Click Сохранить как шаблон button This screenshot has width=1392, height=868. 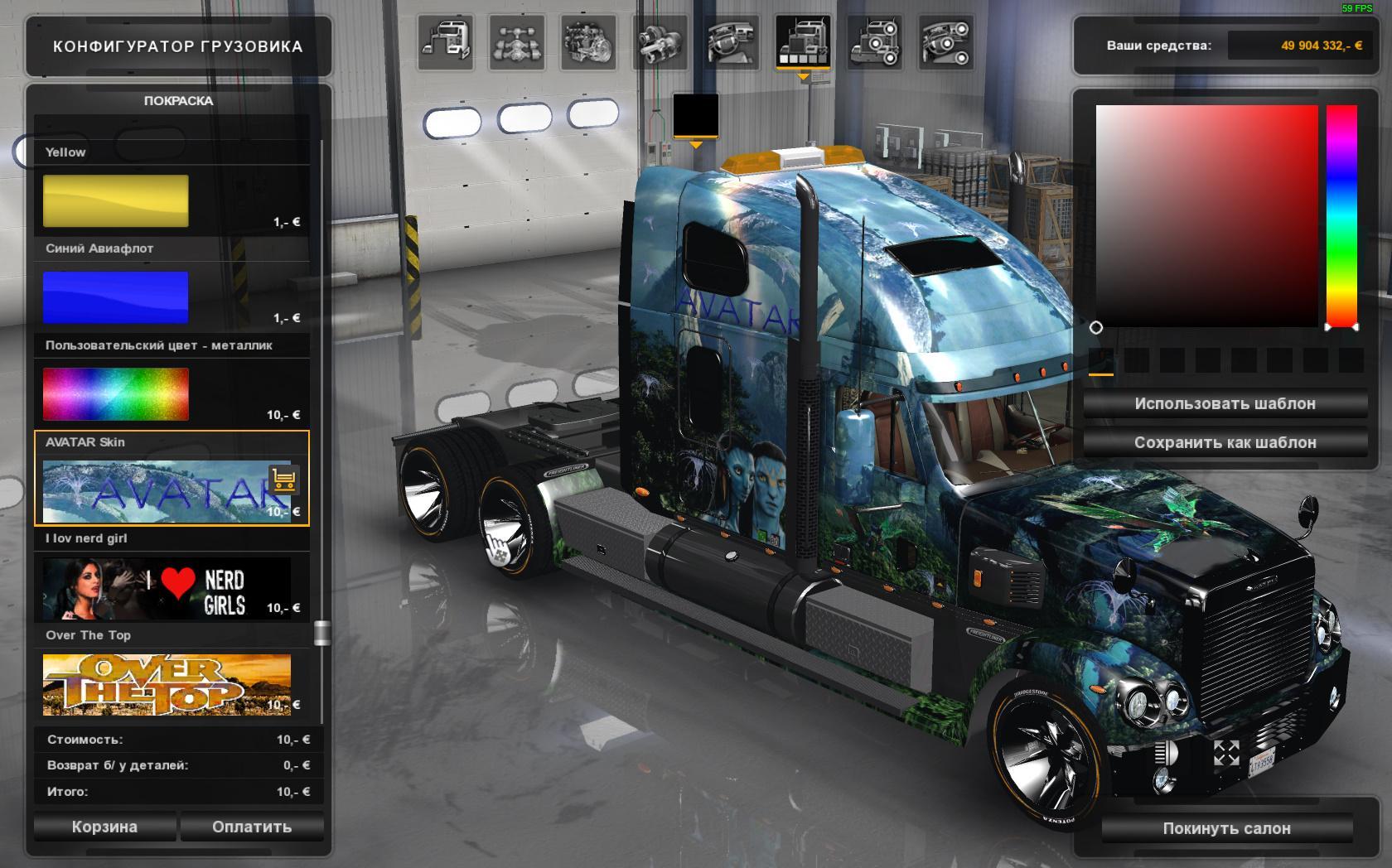tap(1225, 442)
